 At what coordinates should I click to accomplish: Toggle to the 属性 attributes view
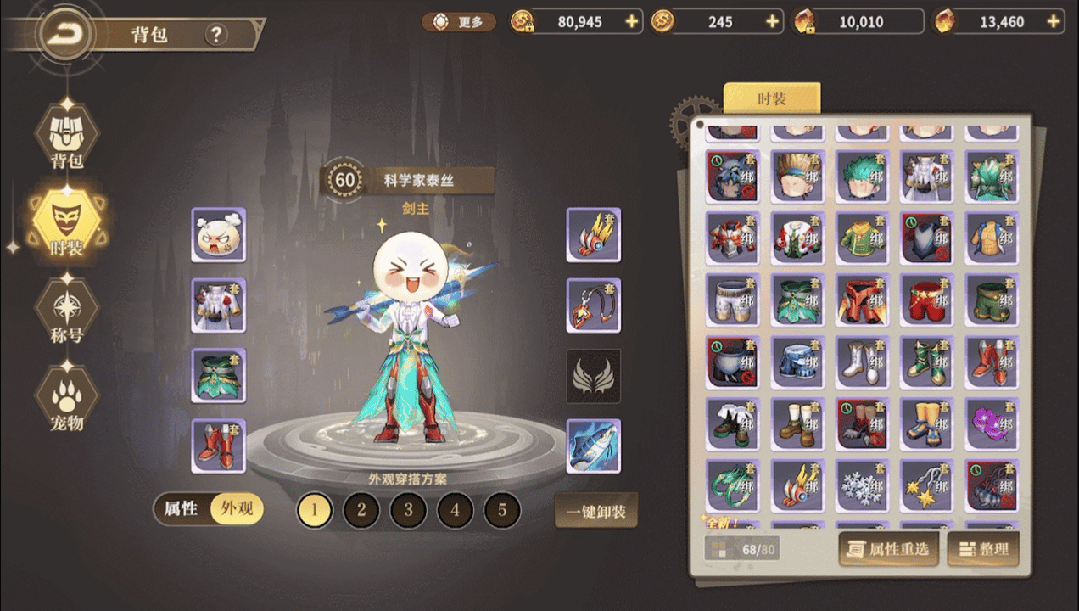pos(181,509)
